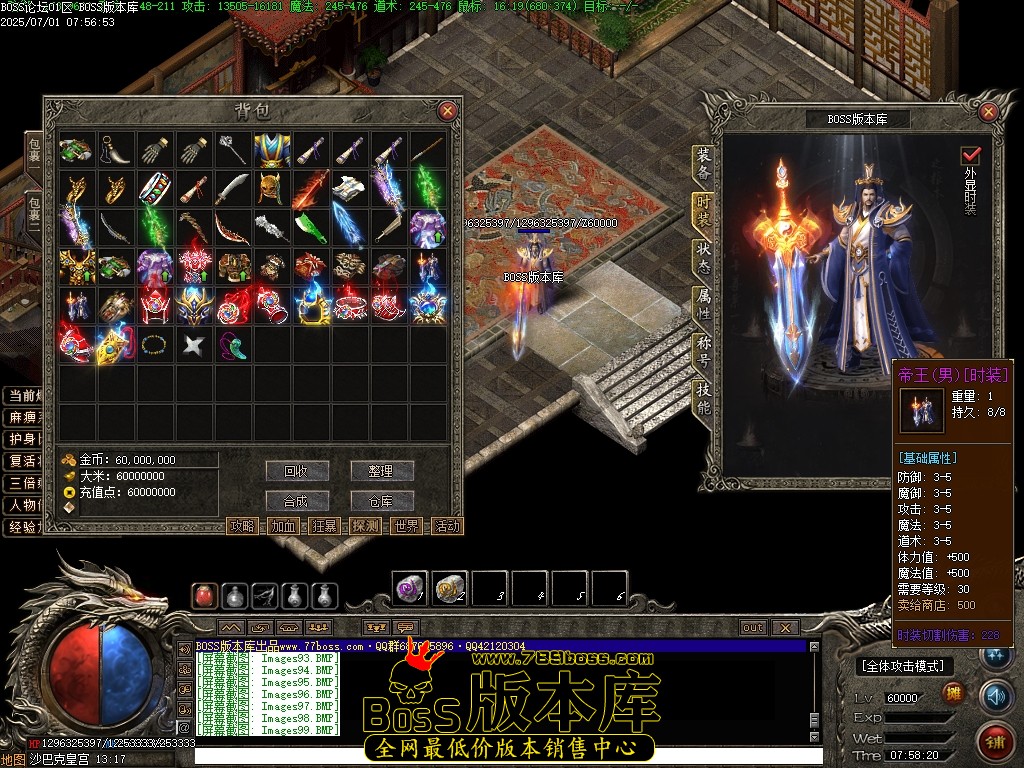The image size is (1024, 768).
Task: Select the blue-gold robe armor in the bag
Action: (x=272, y=151)
